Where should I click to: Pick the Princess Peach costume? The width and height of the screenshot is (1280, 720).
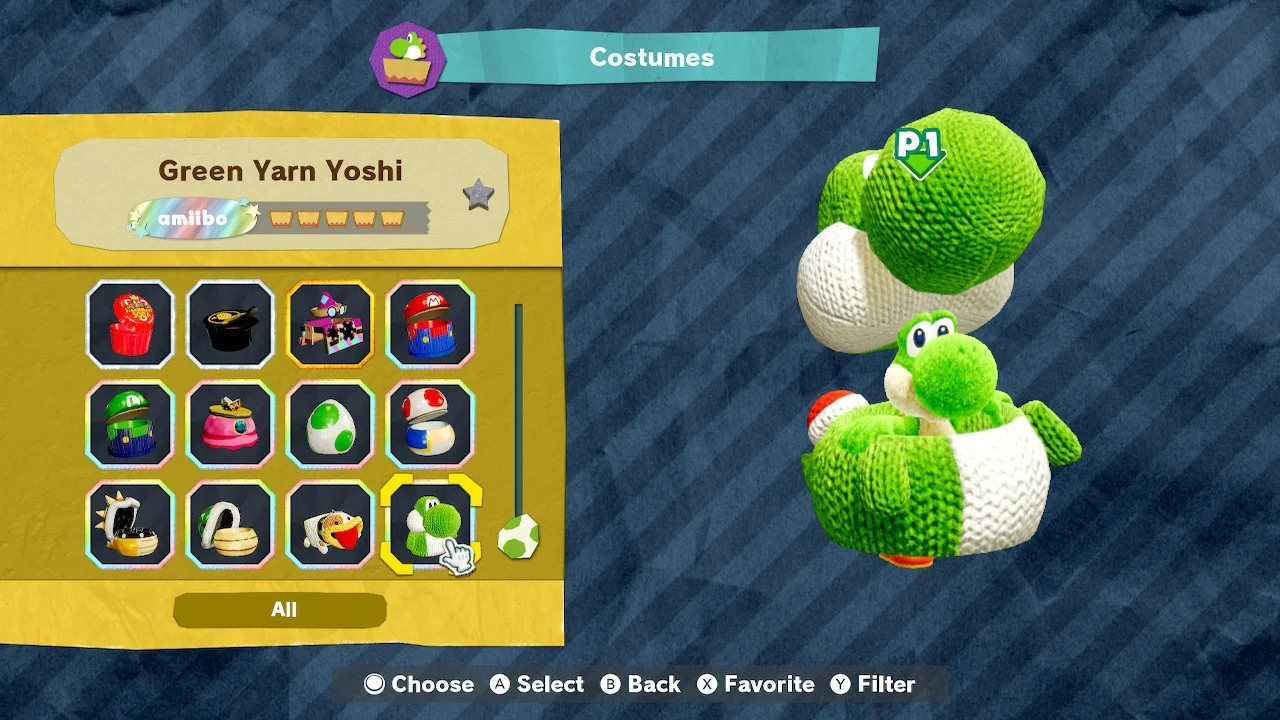point(230,422)
